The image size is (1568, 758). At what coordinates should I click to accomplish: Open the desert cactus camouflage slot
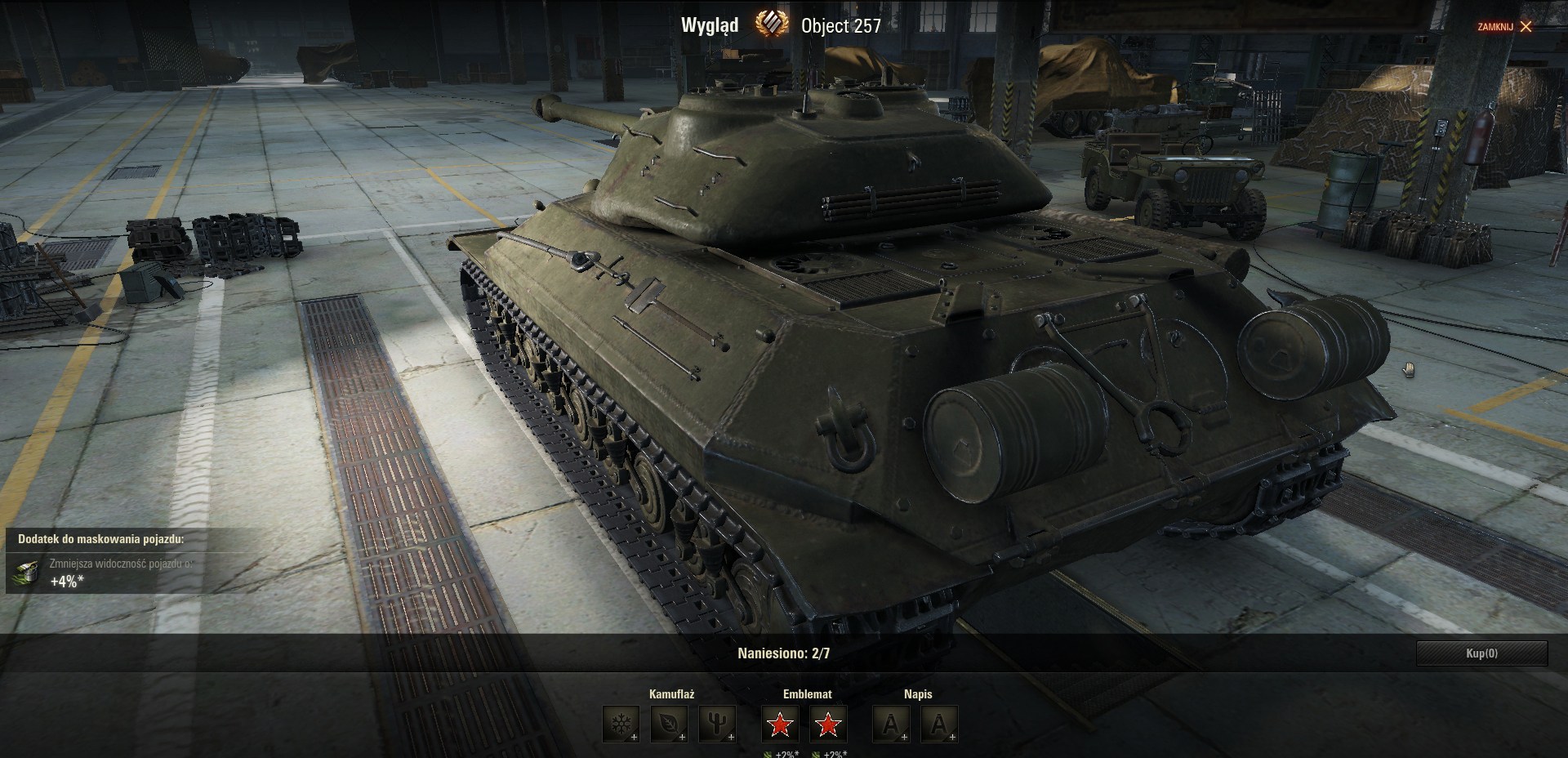coord(716,724)
